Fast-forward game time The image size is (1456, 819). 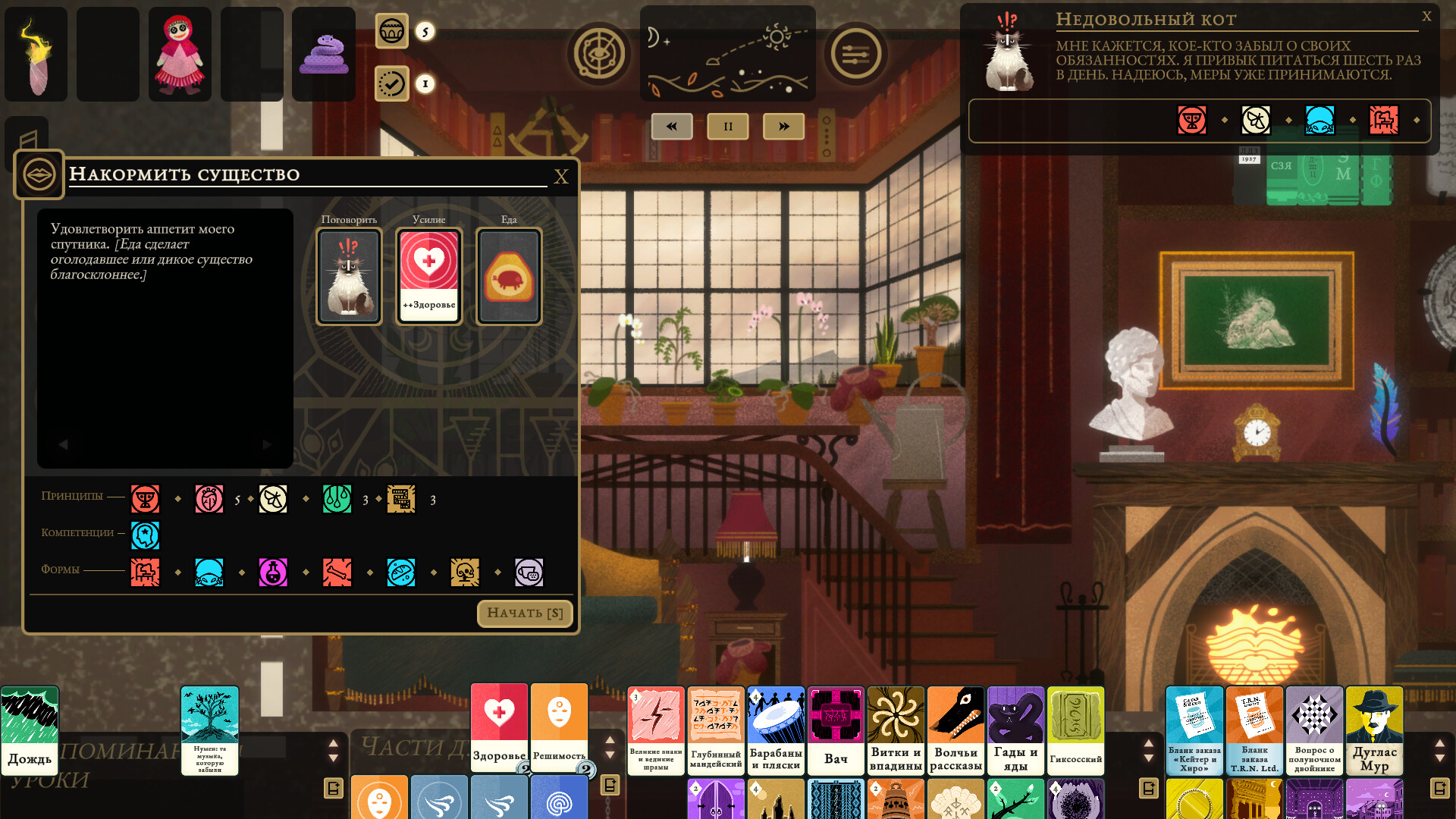pyautogui.click(x=783, y=126)
